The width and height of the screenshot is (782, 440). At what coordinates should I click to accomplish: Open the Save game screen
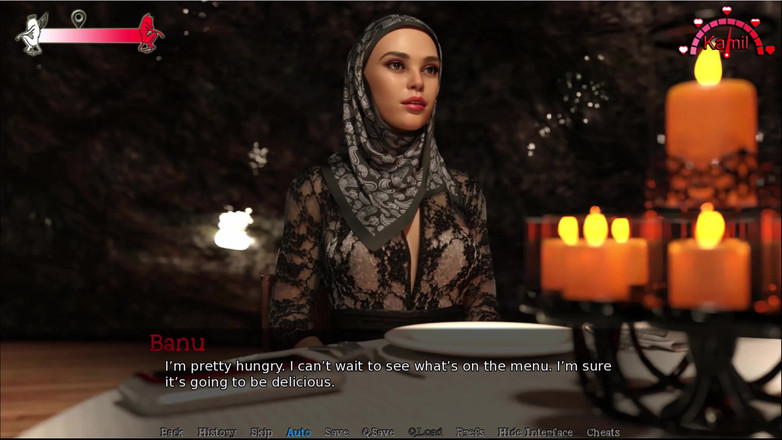coord(337,432)
